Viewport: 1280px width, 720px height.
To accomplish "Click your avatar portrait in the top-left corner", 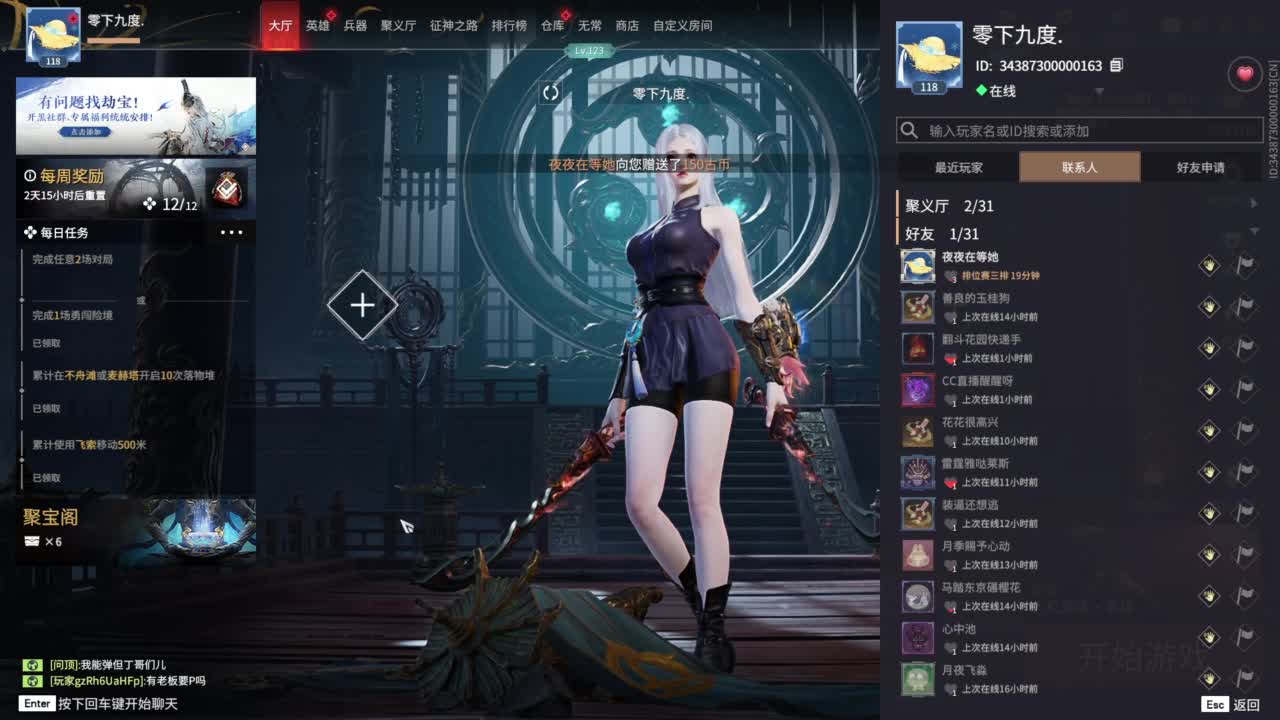I will pyautogui.click(x=51, y=33).
